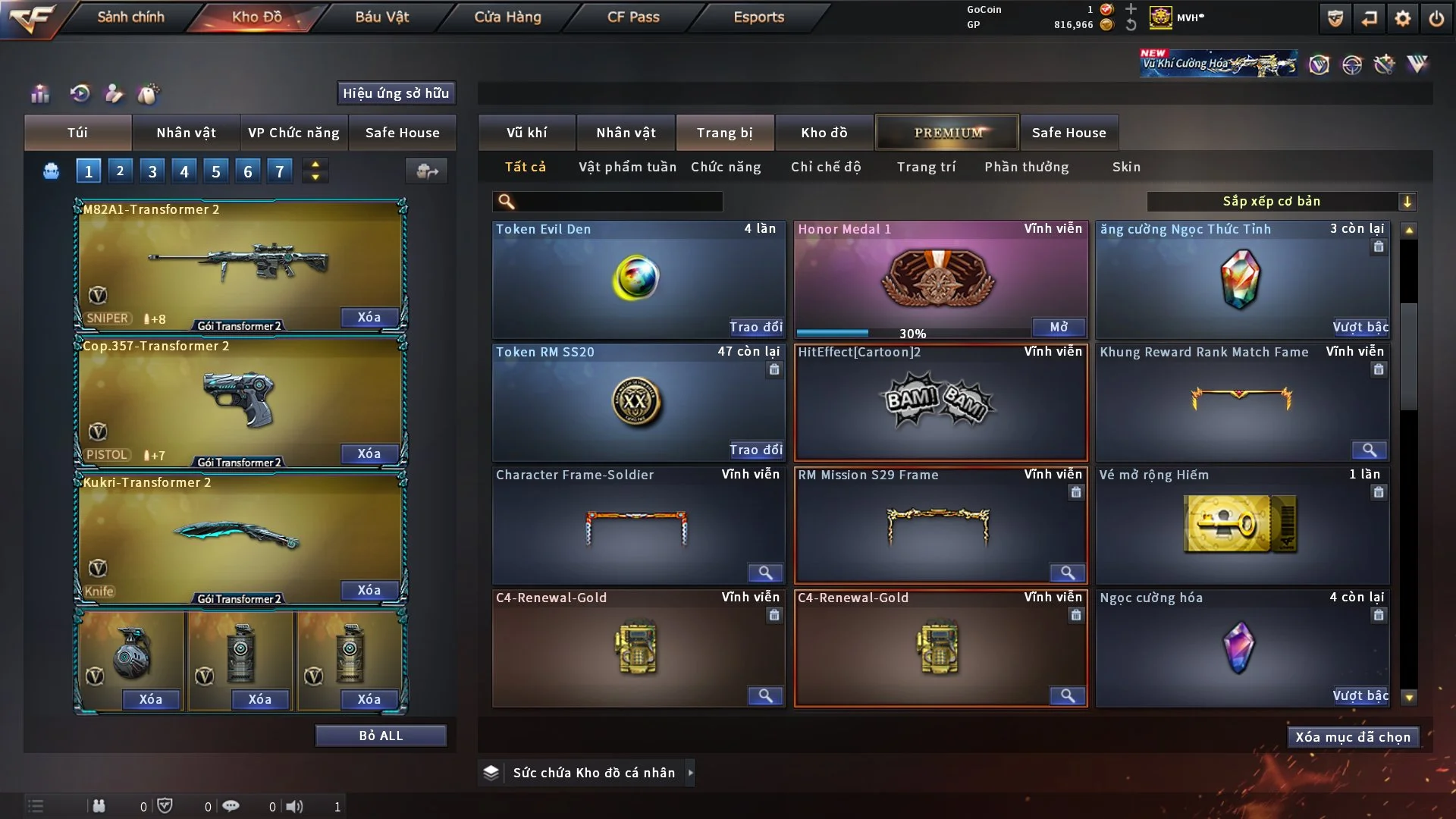This screenshot has width=1456, height=819.
Task: Go to the Cửa Hàng shop
Action: [x=507, y=17]
